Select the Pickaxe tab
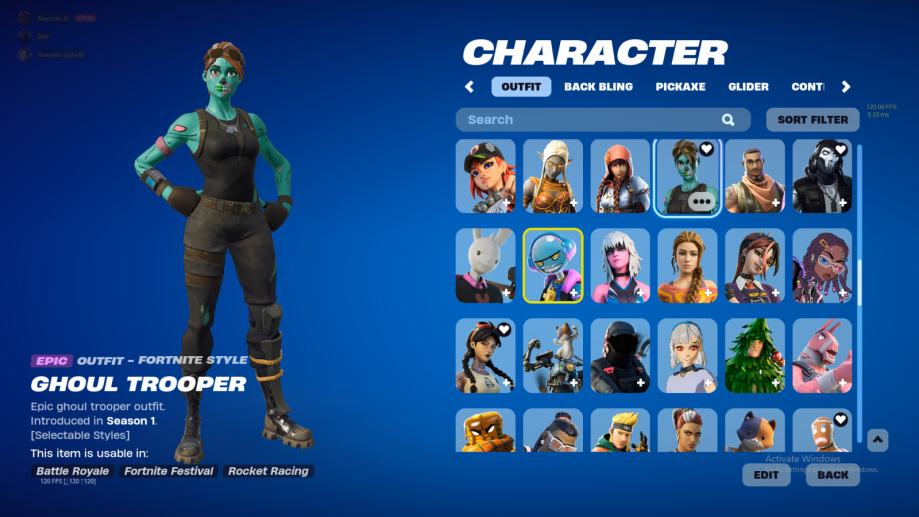The image size is (919, 517). pos(680,87)
